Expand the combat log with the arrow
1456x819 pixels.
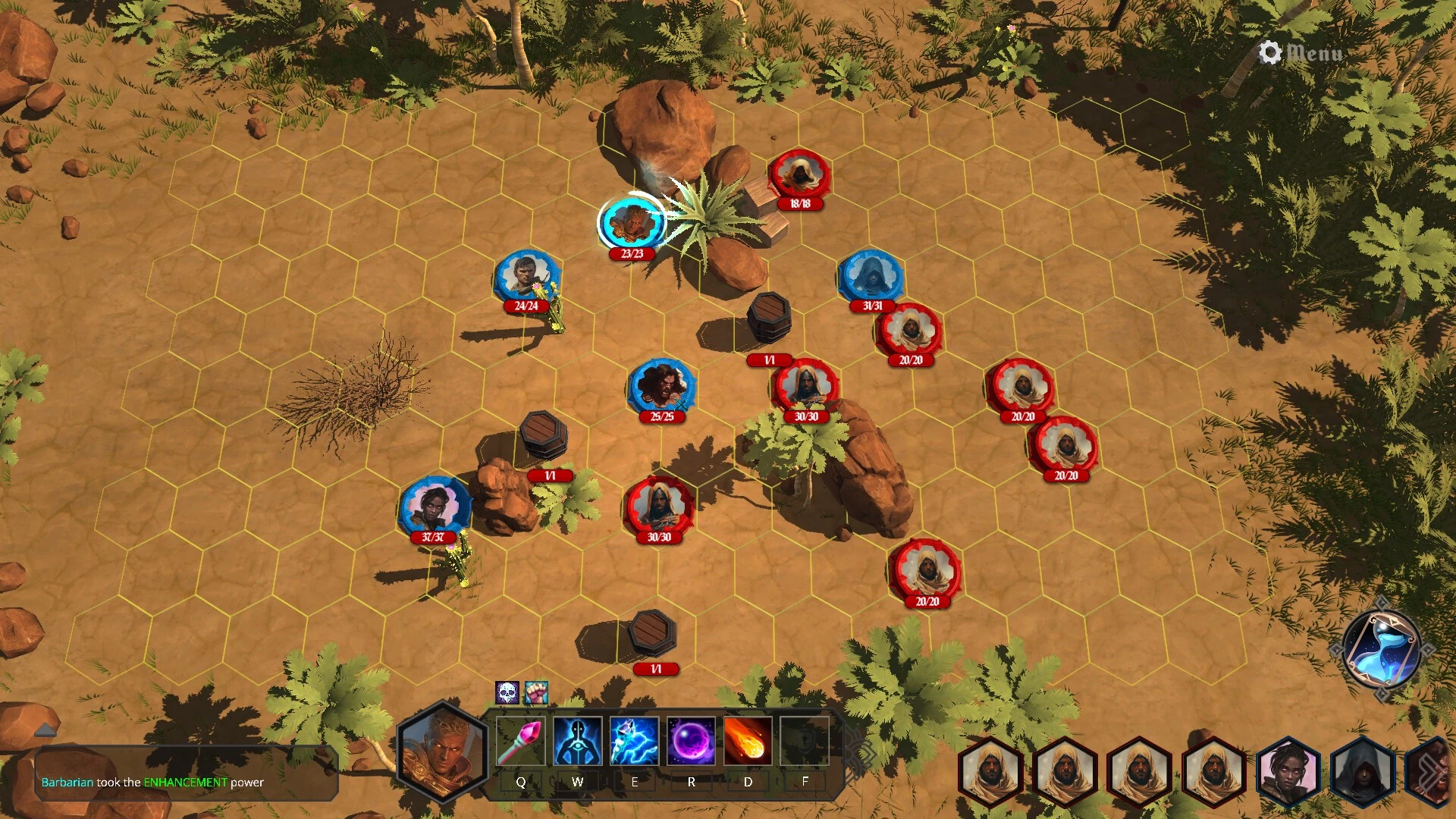pos(45,730)
